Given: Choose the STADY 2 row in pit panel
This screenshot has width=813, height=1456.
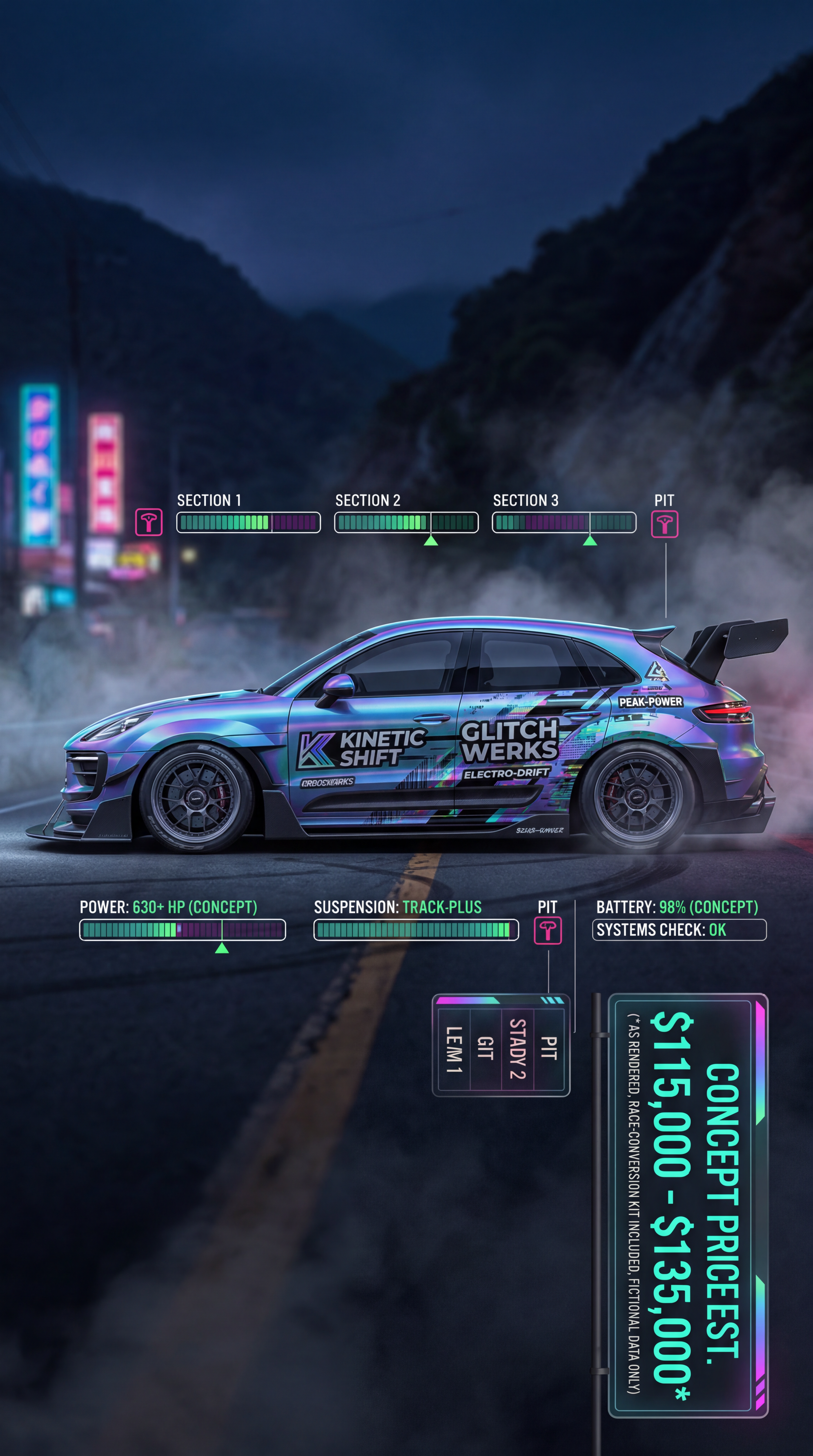Looking at the screenshot, I should [x=517, y=1048].
